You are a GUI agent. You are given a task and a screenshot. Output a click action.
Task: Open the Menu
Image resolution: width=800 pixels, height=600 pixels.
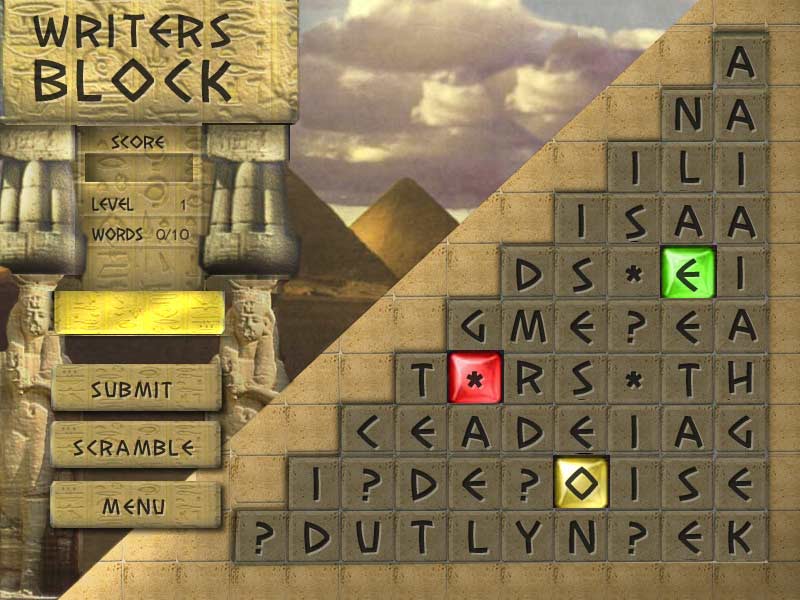(135, 506)
